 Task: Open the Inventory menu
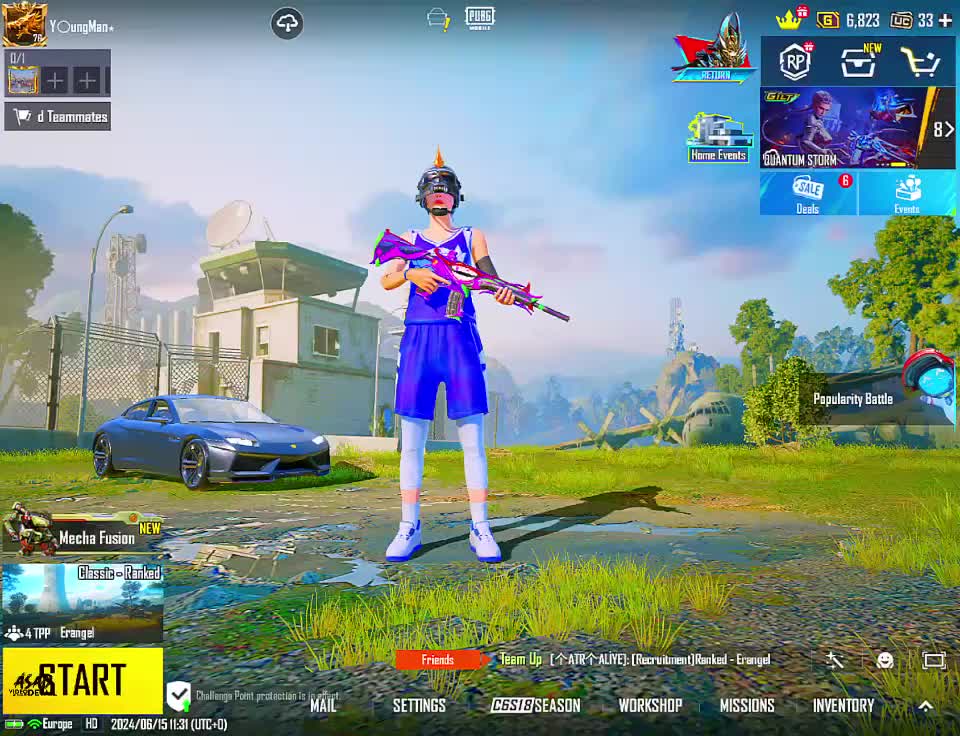843,705
